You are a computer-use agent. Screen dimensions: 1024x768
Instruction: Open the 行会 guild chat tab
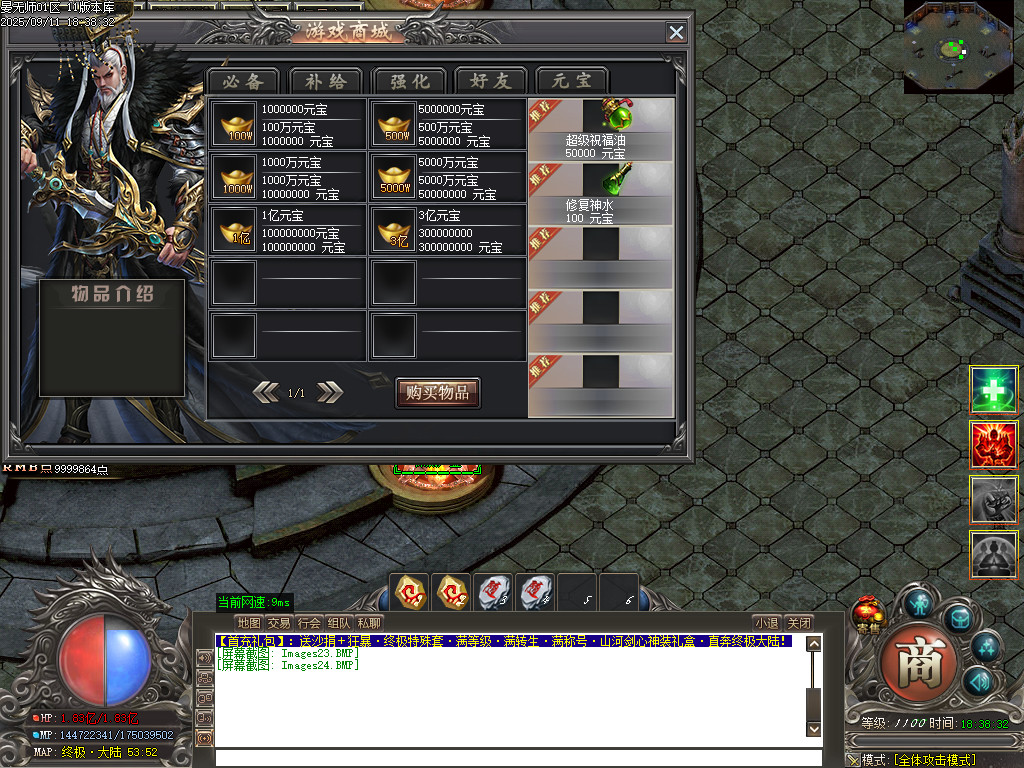coord(309,623)
